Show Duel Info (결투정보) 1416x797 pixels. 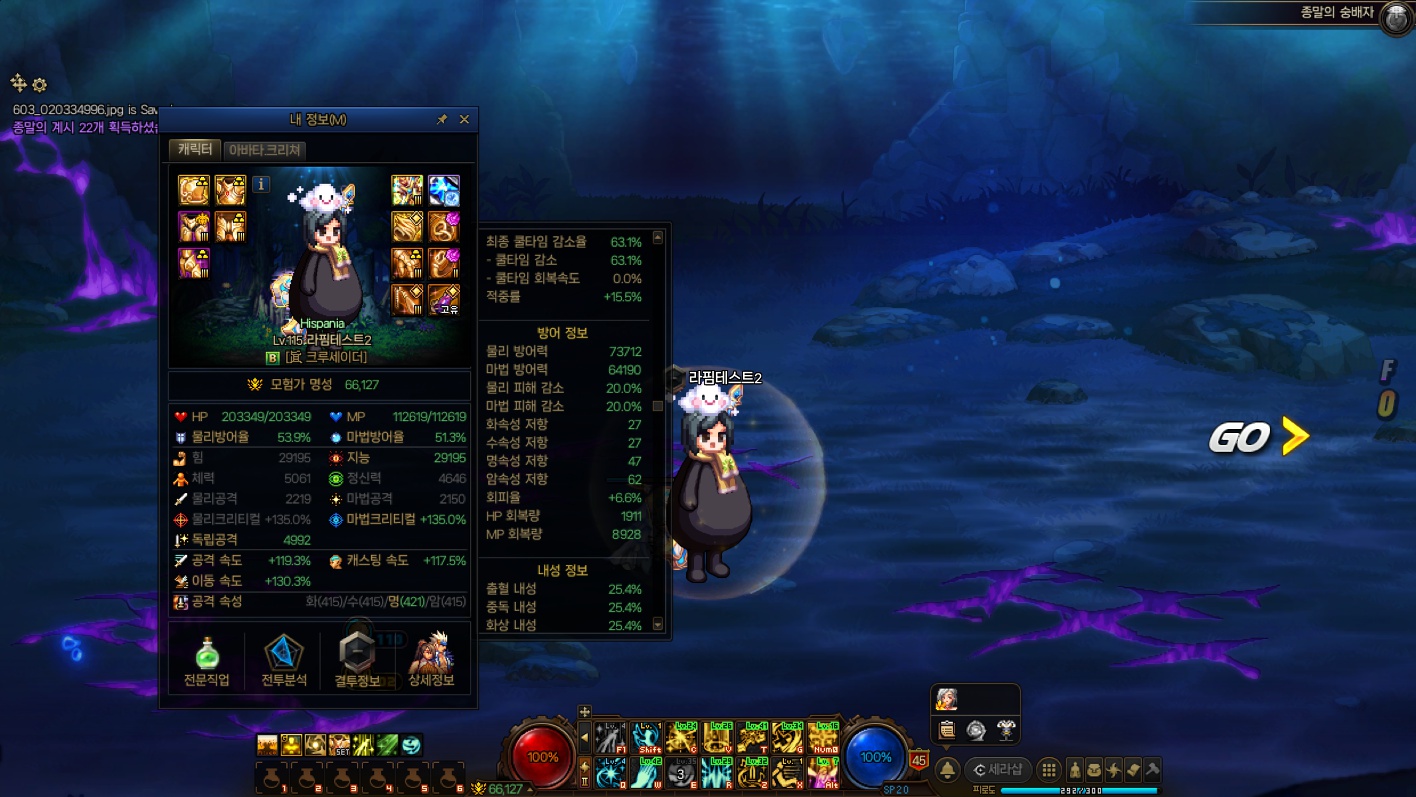pyautogui.click(x=357, y=661)
